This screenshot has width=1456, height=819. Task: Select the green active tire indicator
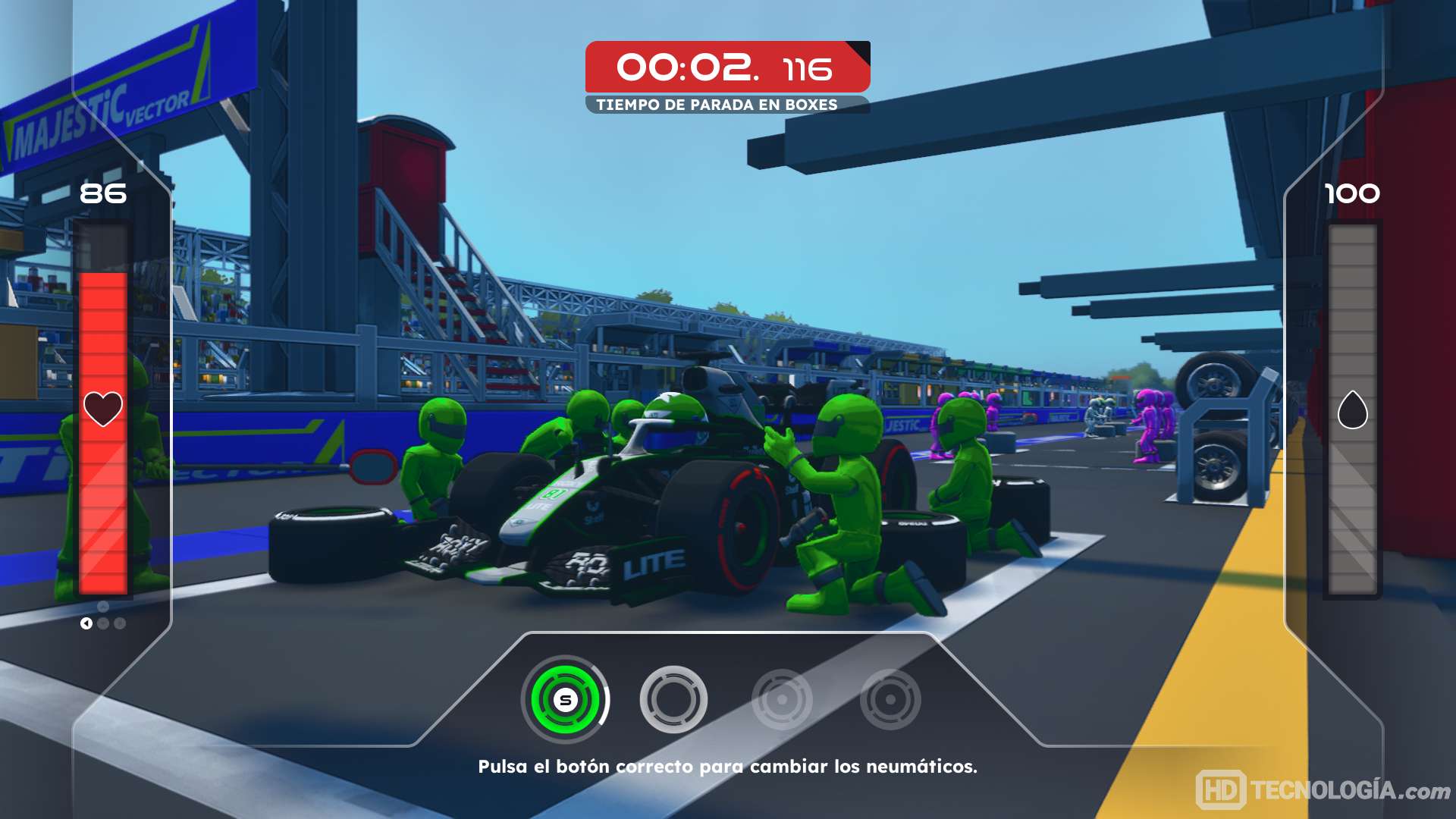pos(565,699)
